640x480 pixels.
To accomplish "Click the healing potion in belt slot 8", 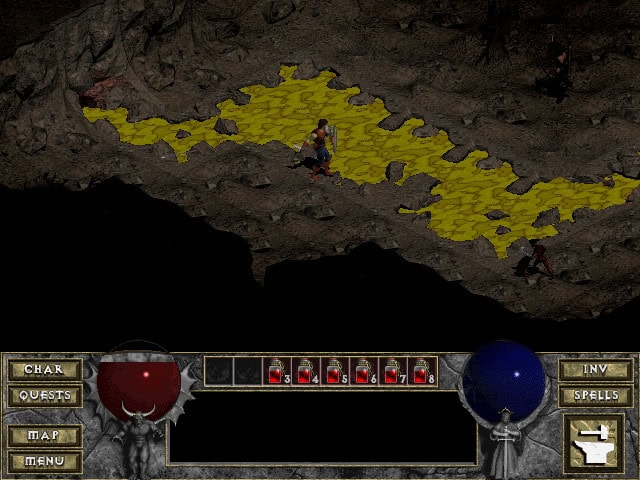I will coord(423,371).
